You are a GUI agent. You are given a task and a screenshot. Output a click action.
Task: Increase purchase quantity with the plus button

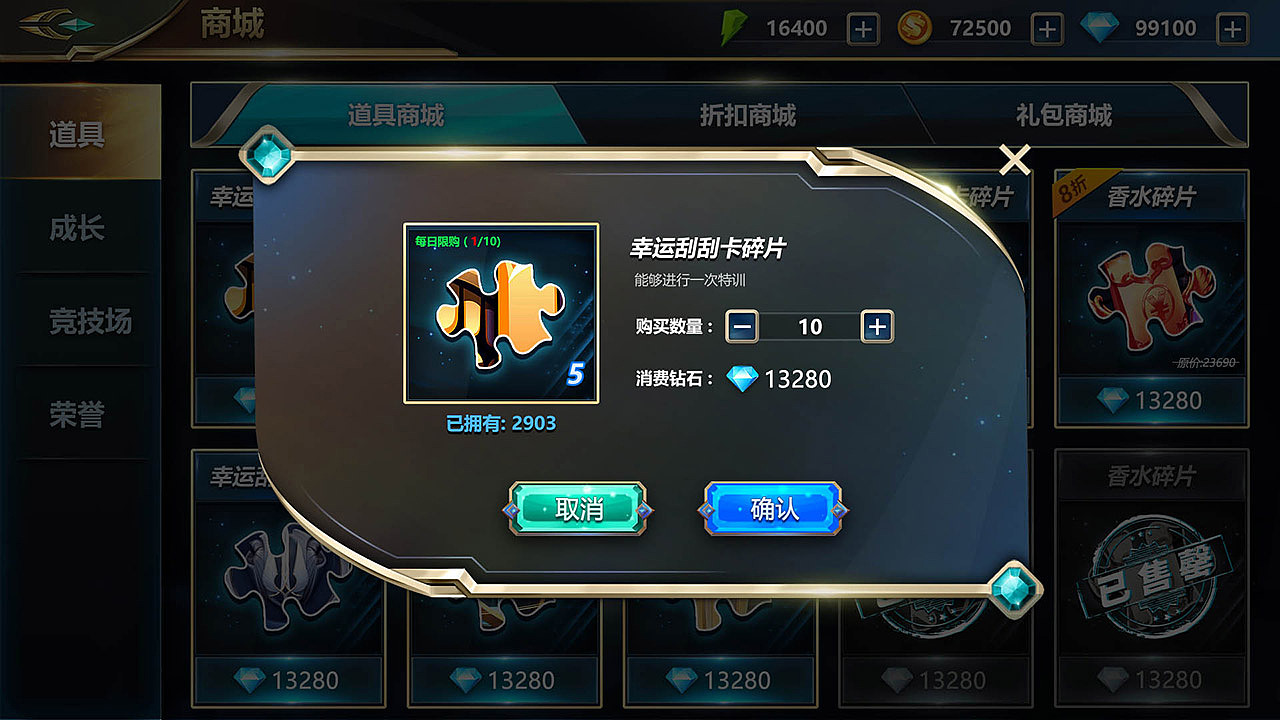click(877, 327)
